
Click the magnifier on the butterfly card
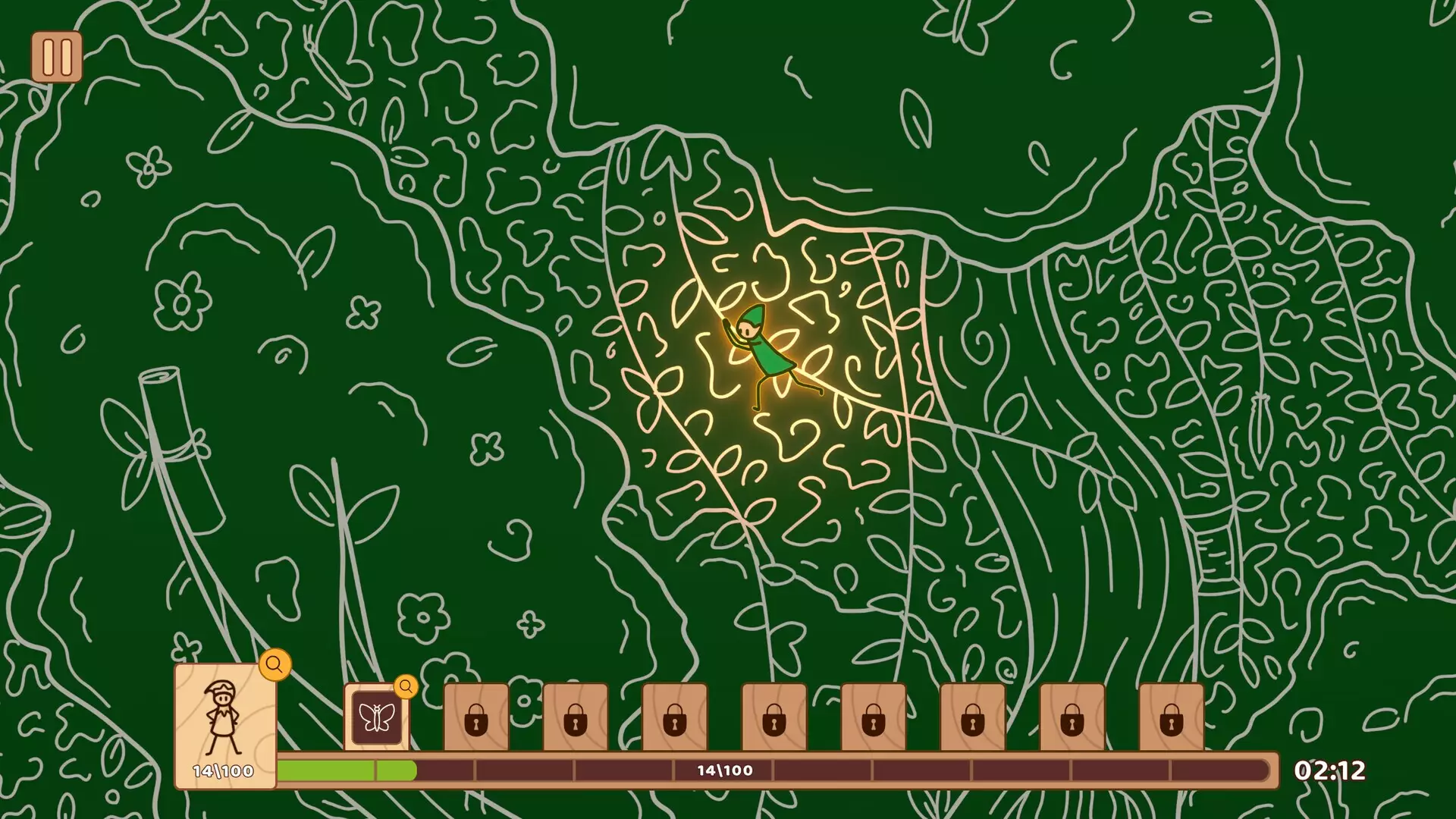coord(406,687)
